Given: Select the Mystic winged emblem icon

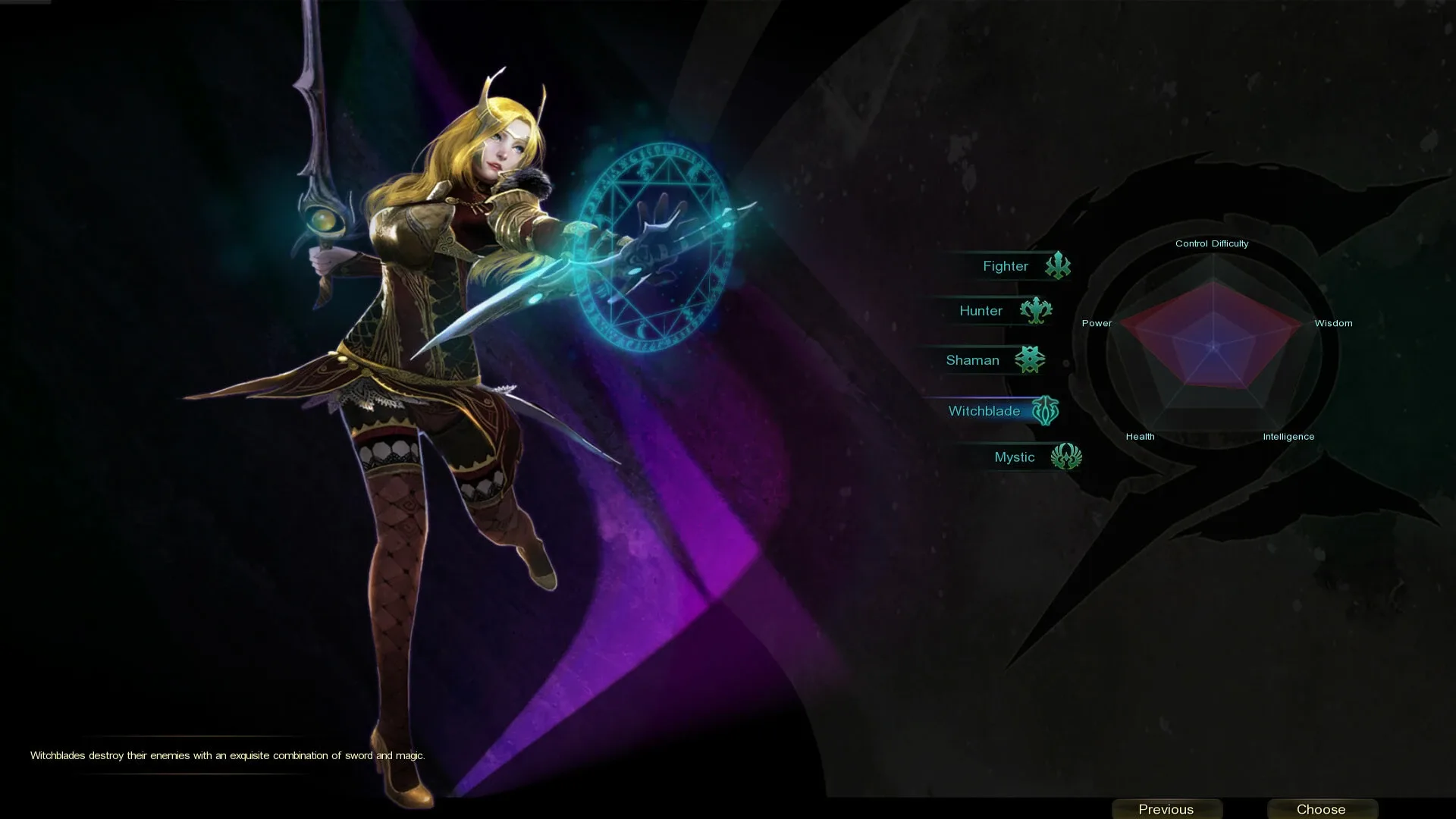Looking at the screenshot, I should (1068, 457).
